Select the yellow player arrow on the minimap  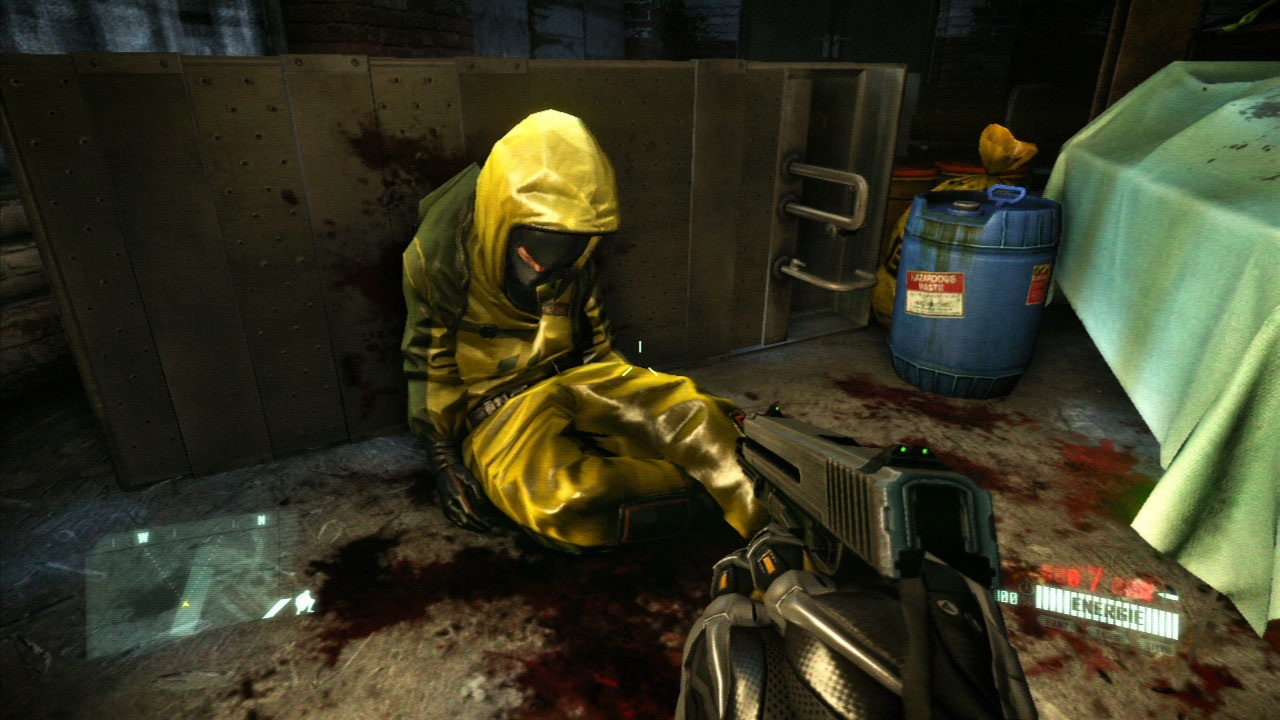coord(187,604)
